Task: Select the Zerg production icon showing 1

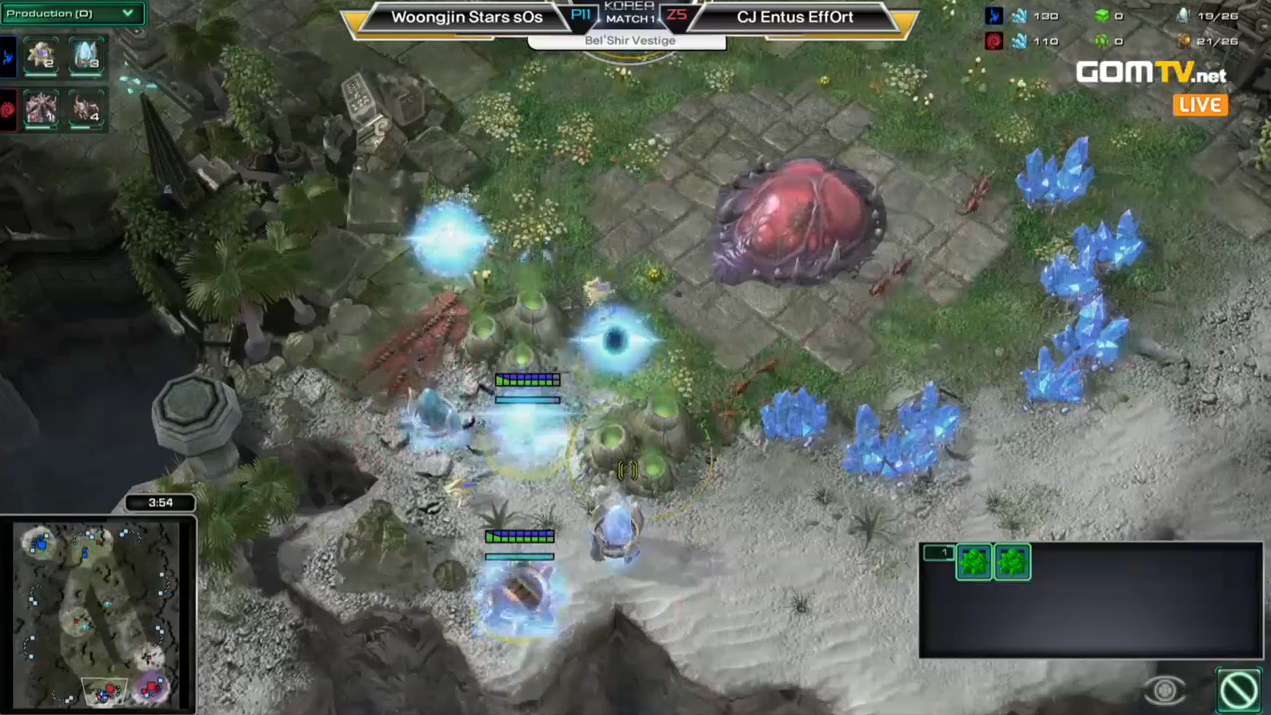Action: point(41,108)
